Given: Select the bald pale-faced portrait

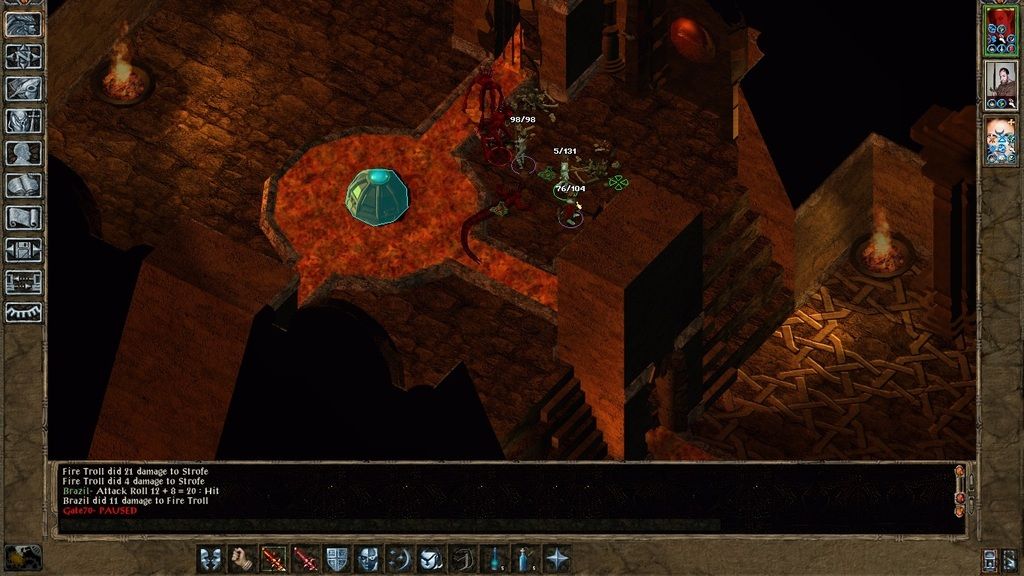Looking at the screenshot, I should coord(999,141).
